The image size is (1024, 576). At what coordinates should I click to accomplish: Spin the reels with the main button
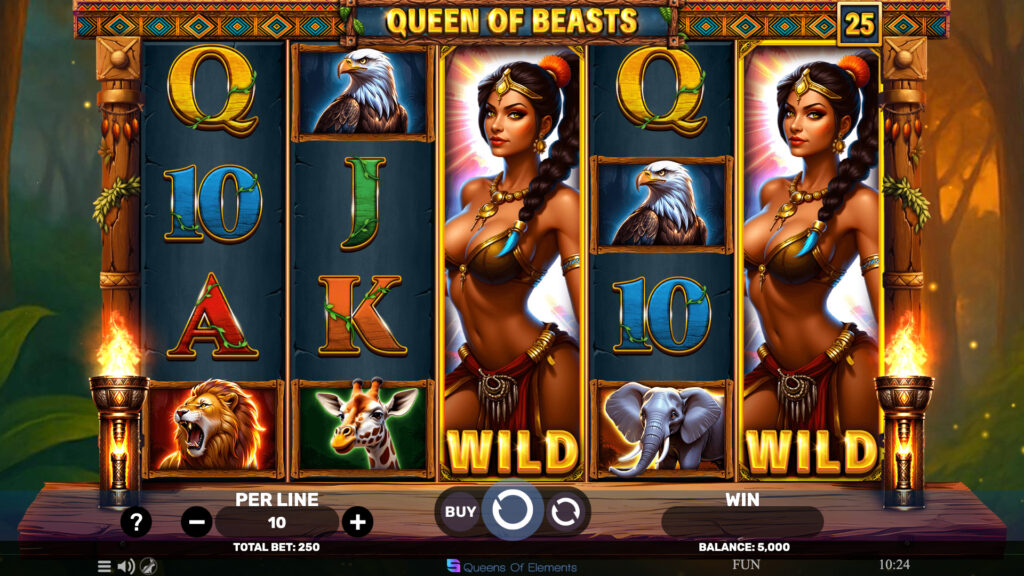click(x=512, y=511)
